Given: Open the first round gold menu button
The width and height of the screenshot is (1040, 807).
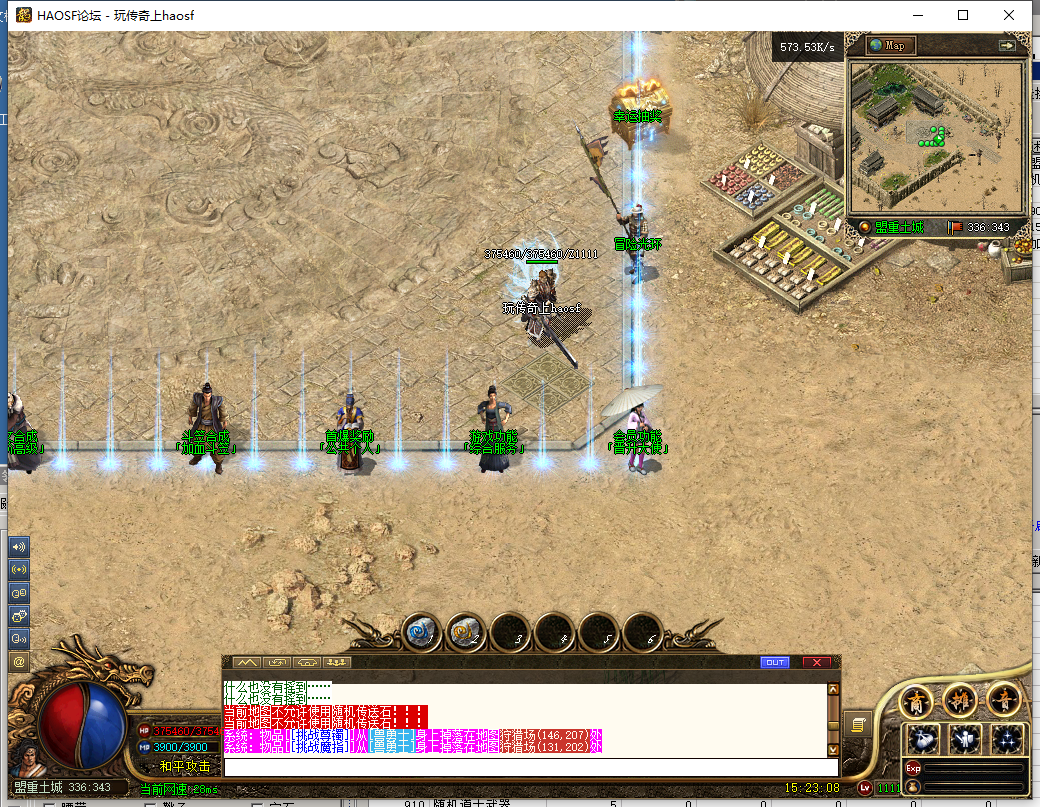Looking at the screenshot, I should [917, 700].
